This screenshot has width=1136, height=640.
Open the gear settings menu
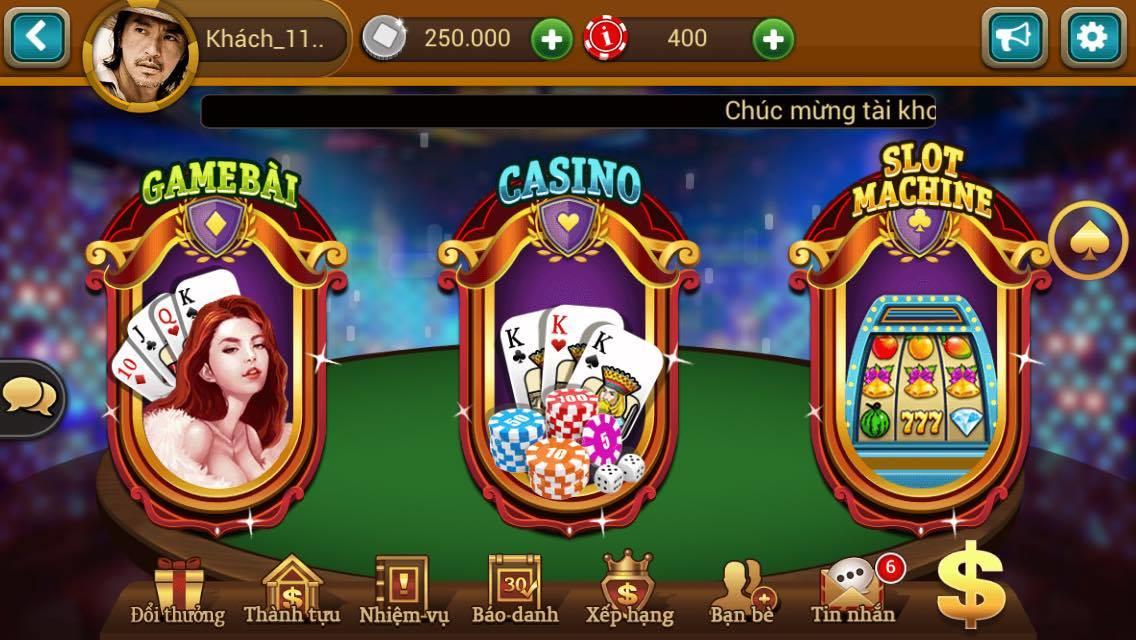coord(1092,38)
